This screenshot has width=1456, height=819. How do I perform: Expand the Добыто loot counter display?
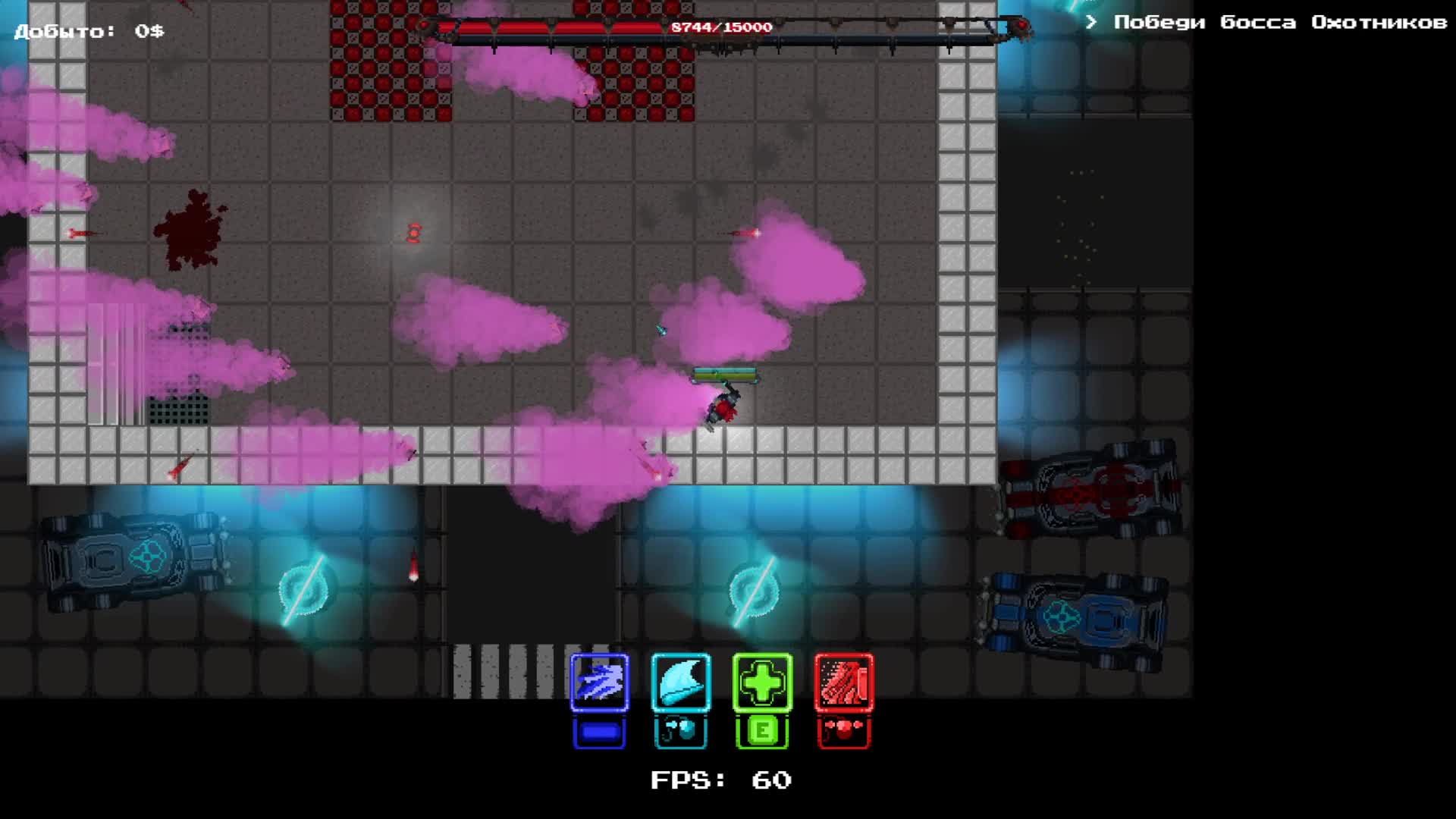(x=87, y=30)
